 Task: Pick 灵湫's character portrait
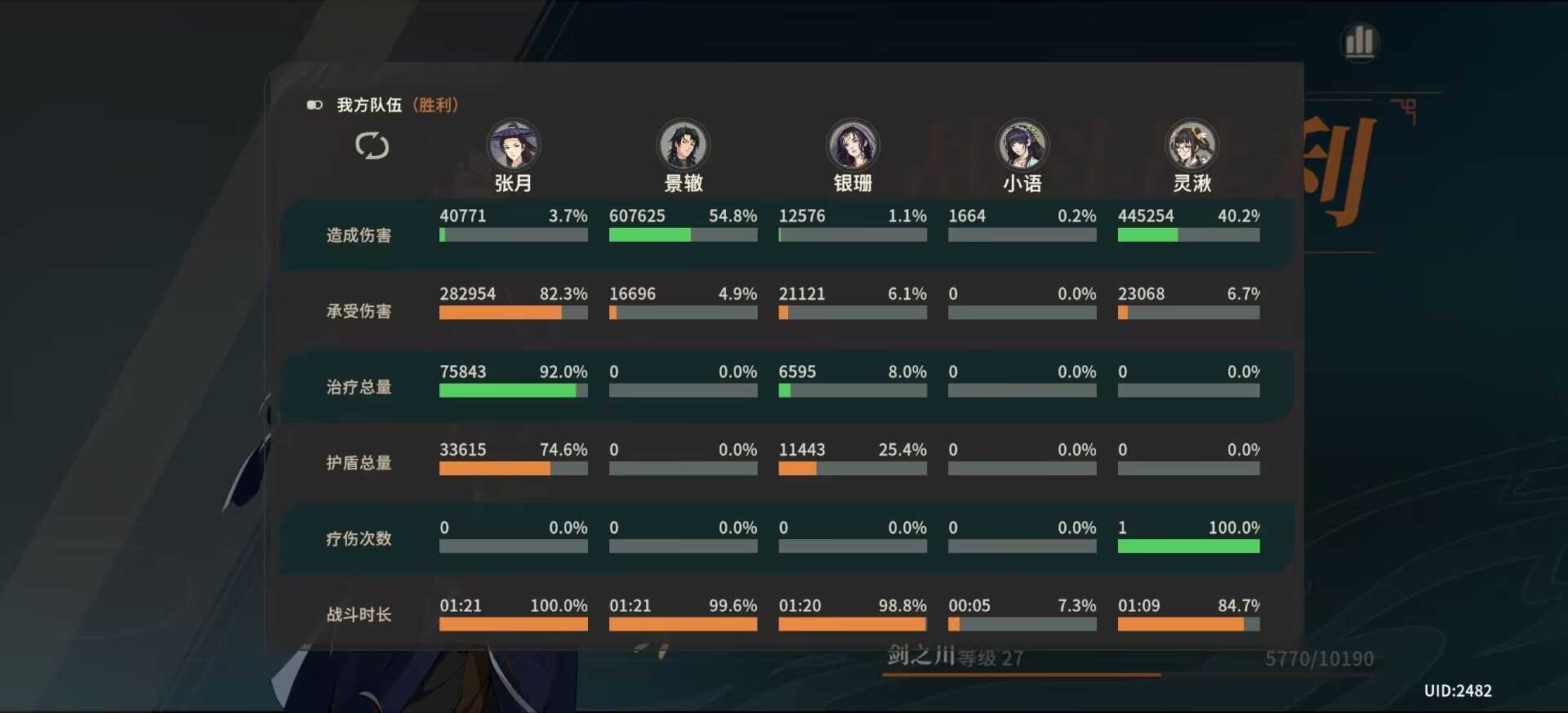click(1192, 146)
